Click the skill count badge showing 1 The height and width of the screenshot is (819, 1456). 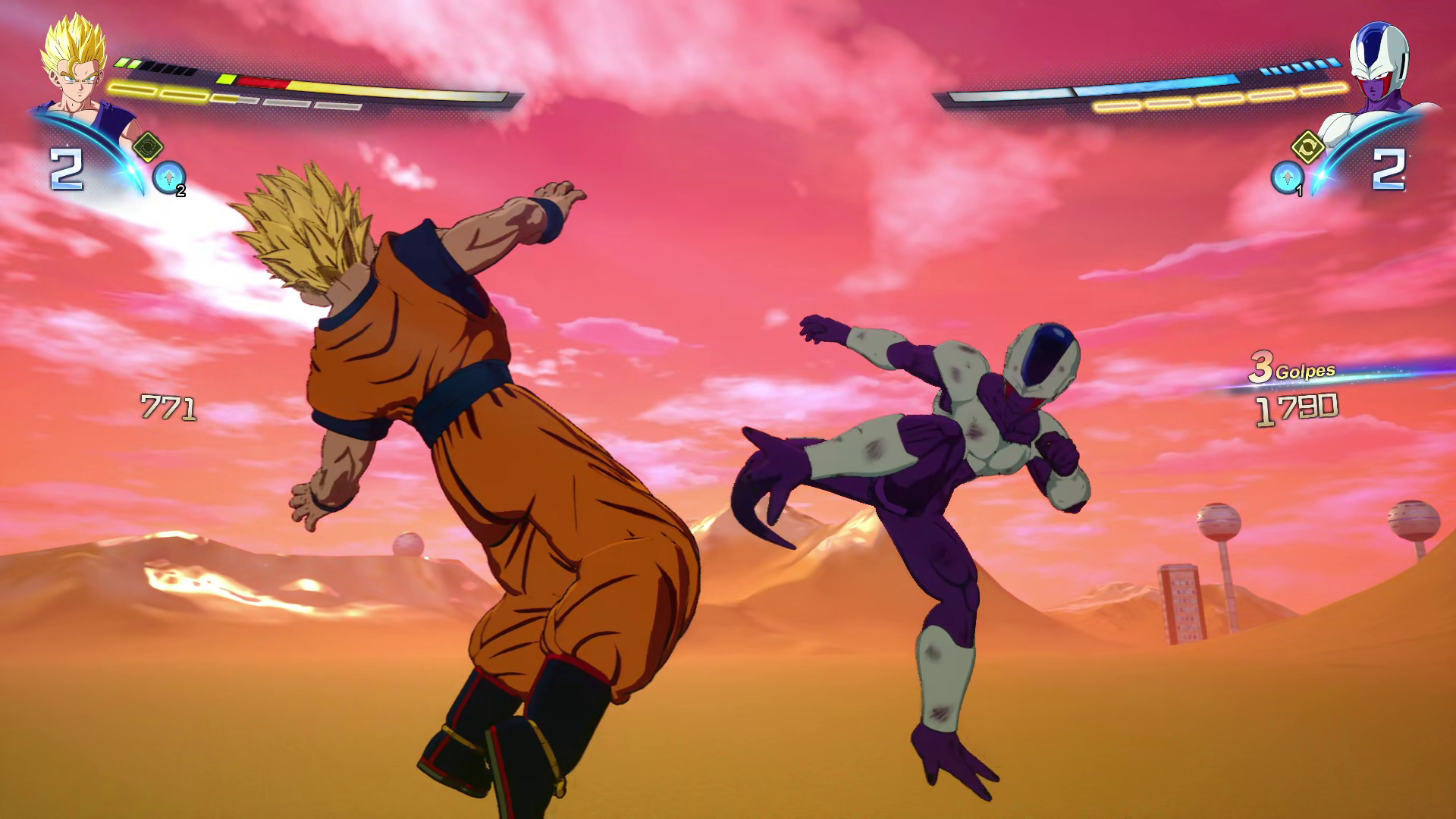(x=1299, y=190)
